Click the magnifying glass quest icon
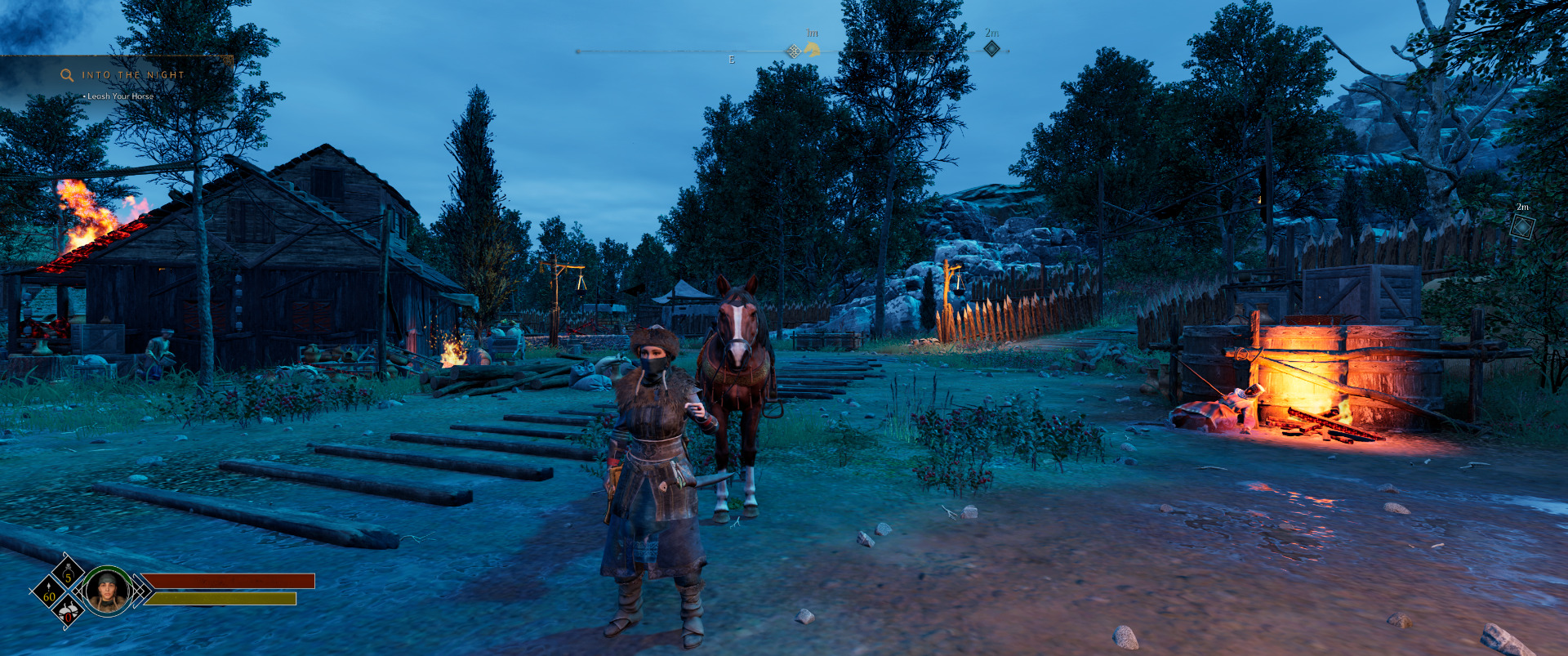Screen dimensions: 1568x656 [x=67, y=75]
